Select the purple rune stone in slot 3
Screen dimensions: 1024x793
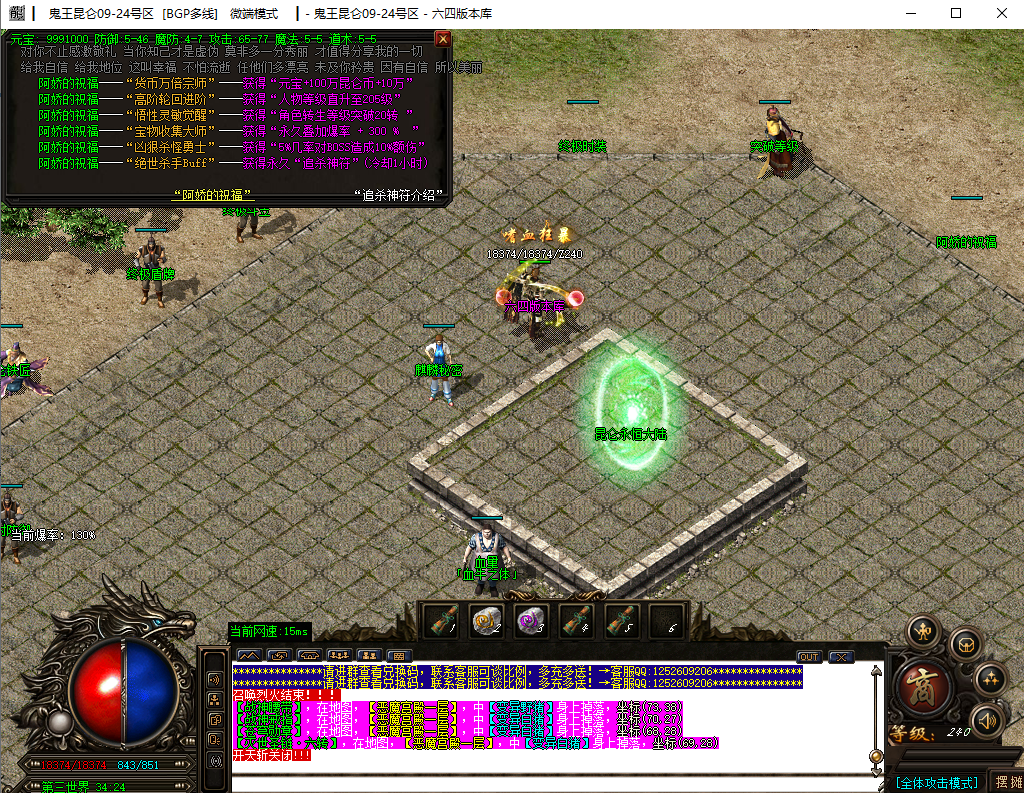pos(530,622)
